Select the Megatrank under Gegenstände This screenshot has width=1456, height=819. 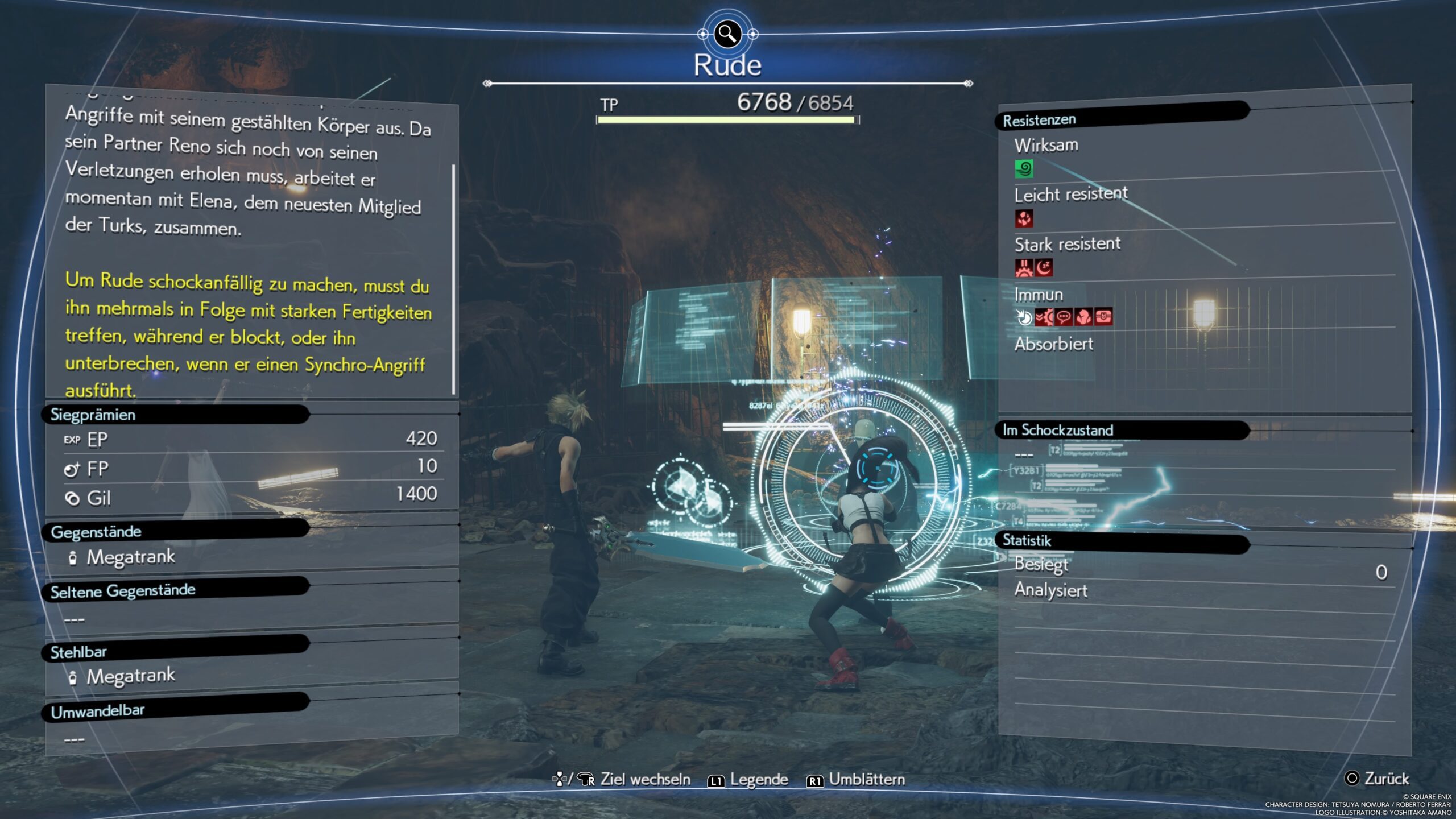click(130, 557)
